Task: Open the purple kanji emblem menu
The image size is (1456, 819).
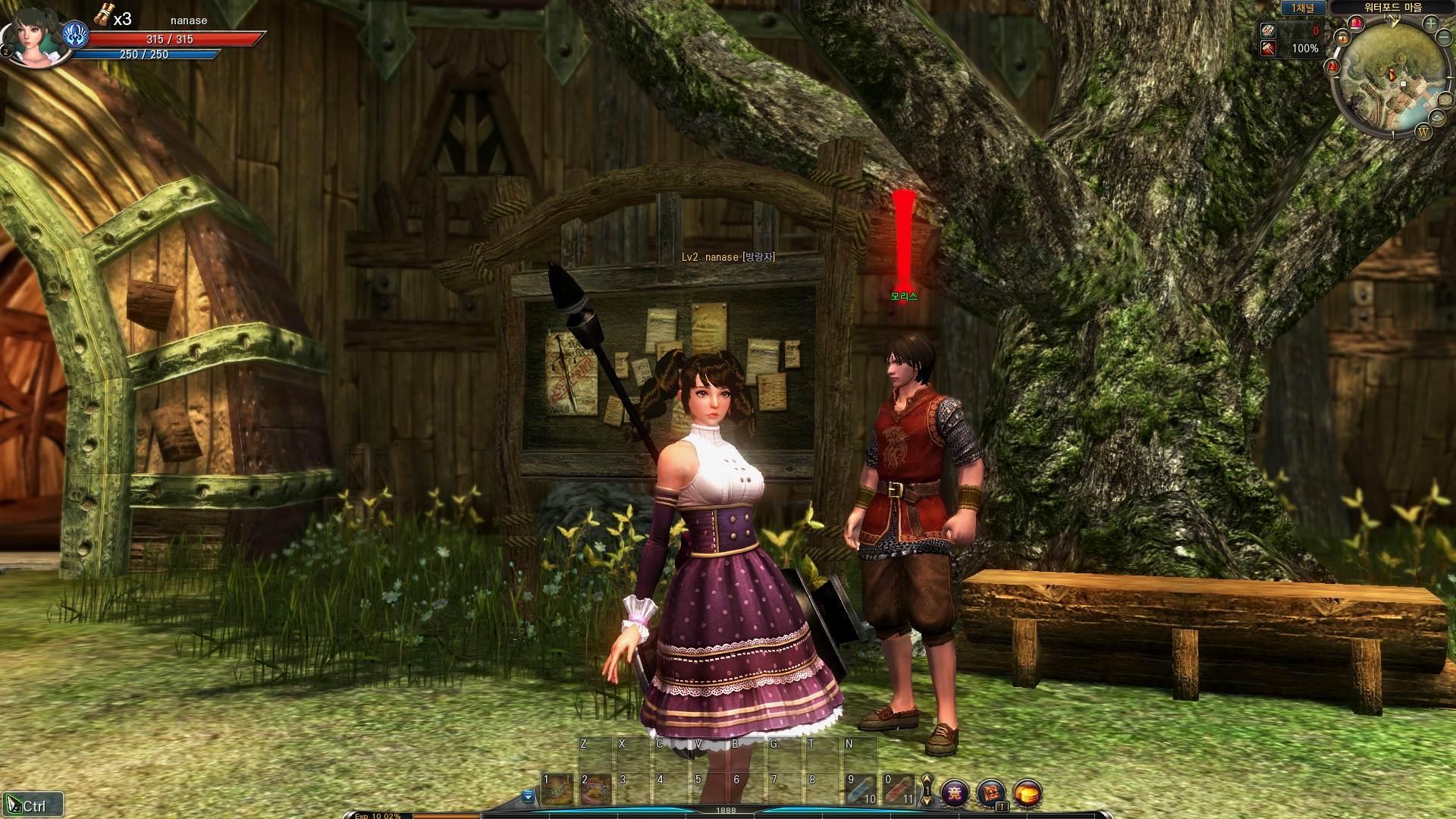Action: (x=955, y=793)
